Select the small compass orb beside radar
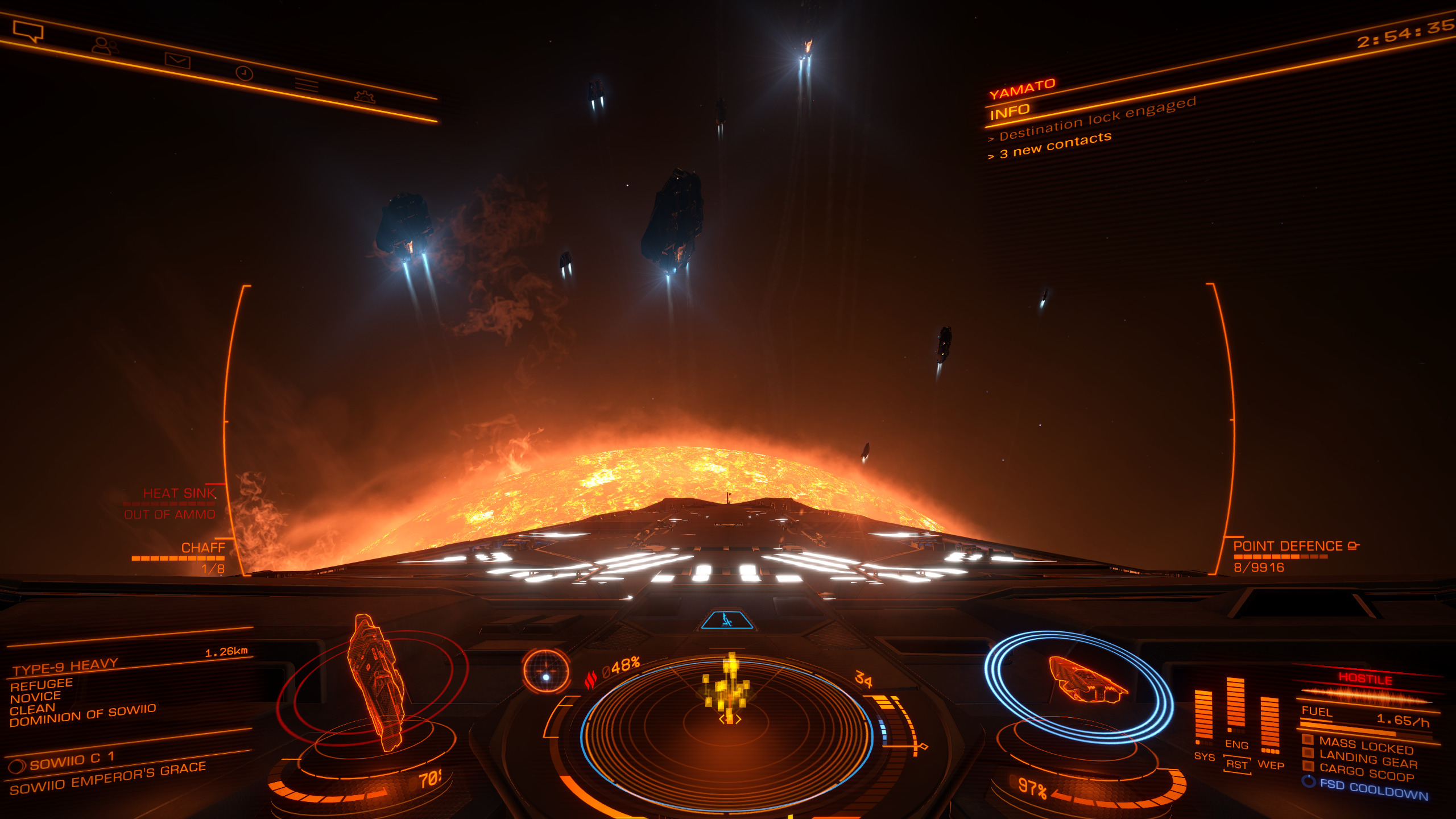1456x819 pixels. [546, 672]
